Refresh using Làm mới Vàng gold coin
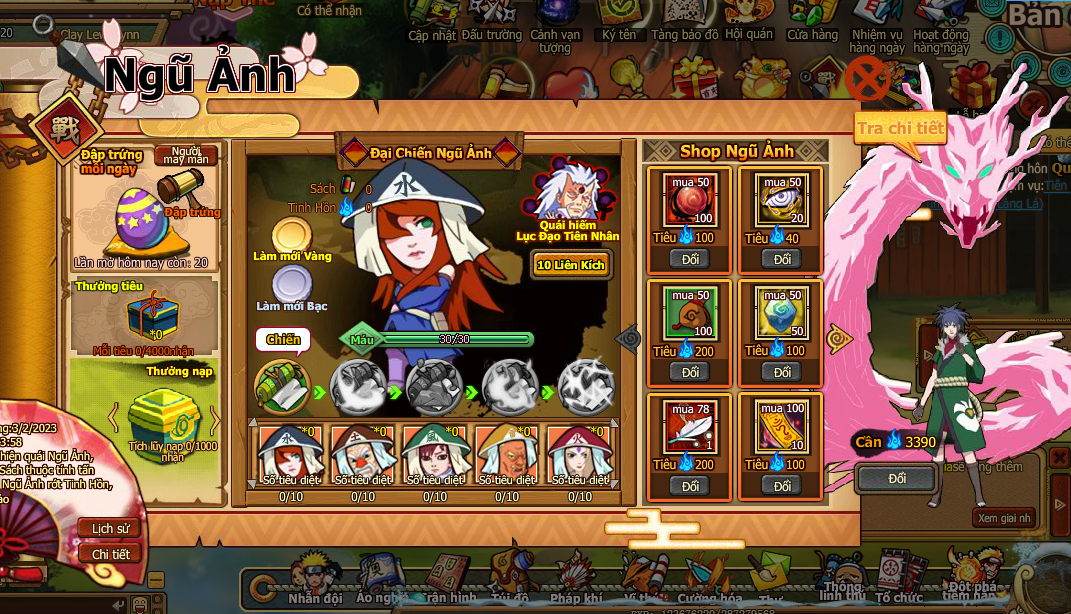This screenshot has width=1071, height=614. click(x=291, y=235)
